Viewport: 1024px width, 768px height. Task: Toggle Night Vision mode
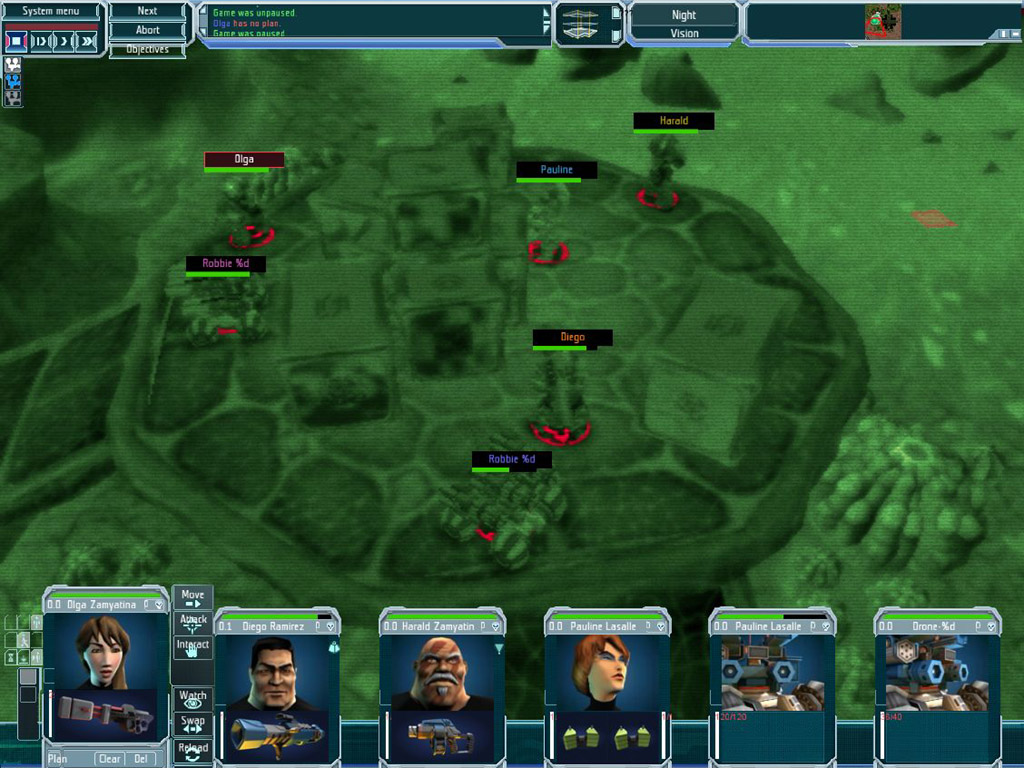pos(684,24)
